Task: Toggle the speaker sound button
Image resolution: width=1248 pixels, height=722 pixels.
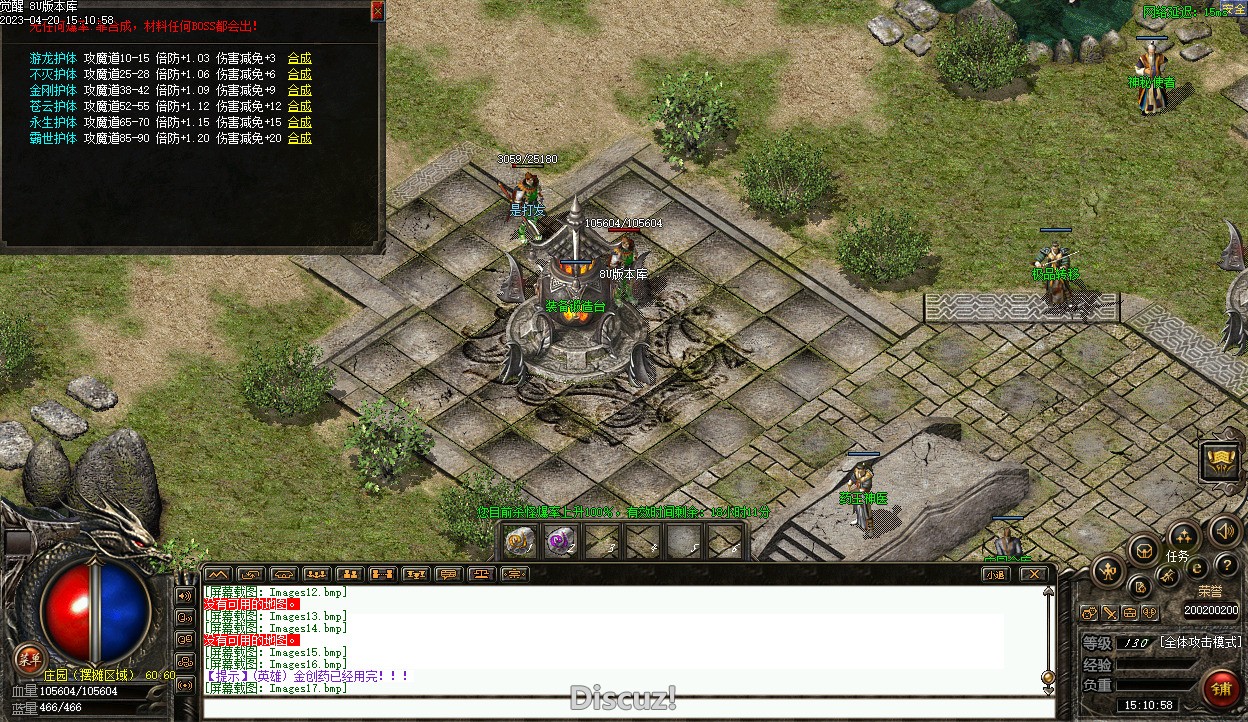Action: (x=1222, y=531)
